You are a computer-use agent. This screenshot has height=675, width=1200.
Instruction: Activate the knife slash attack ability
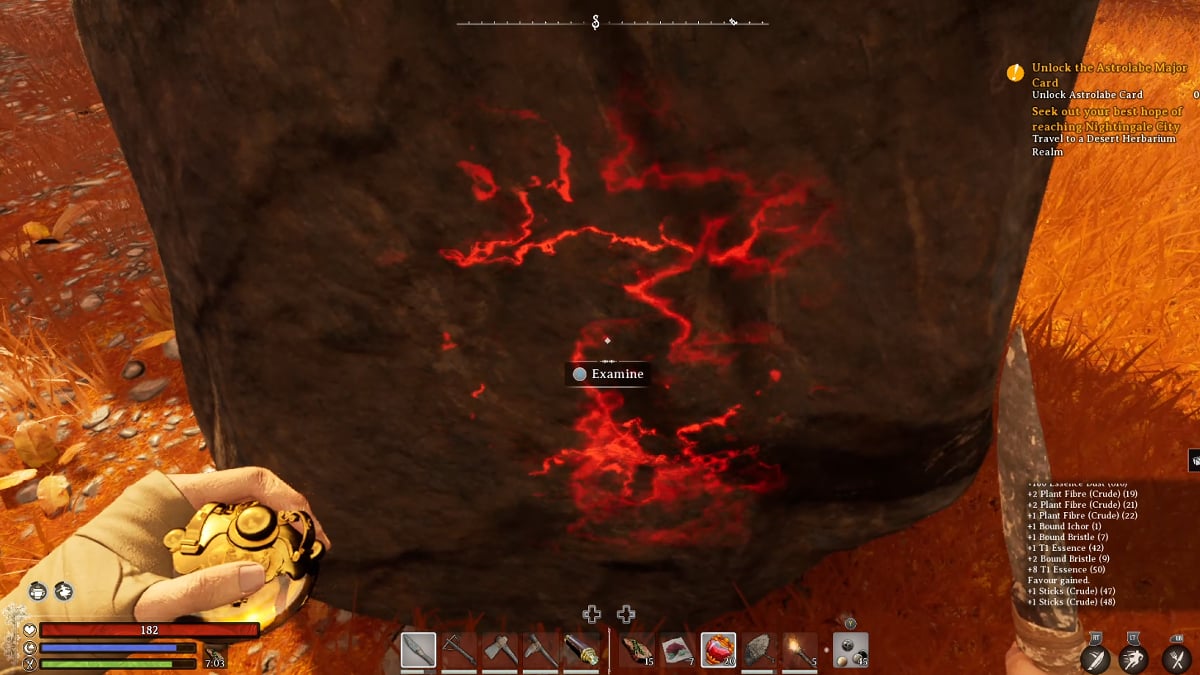pos(1096,657)
